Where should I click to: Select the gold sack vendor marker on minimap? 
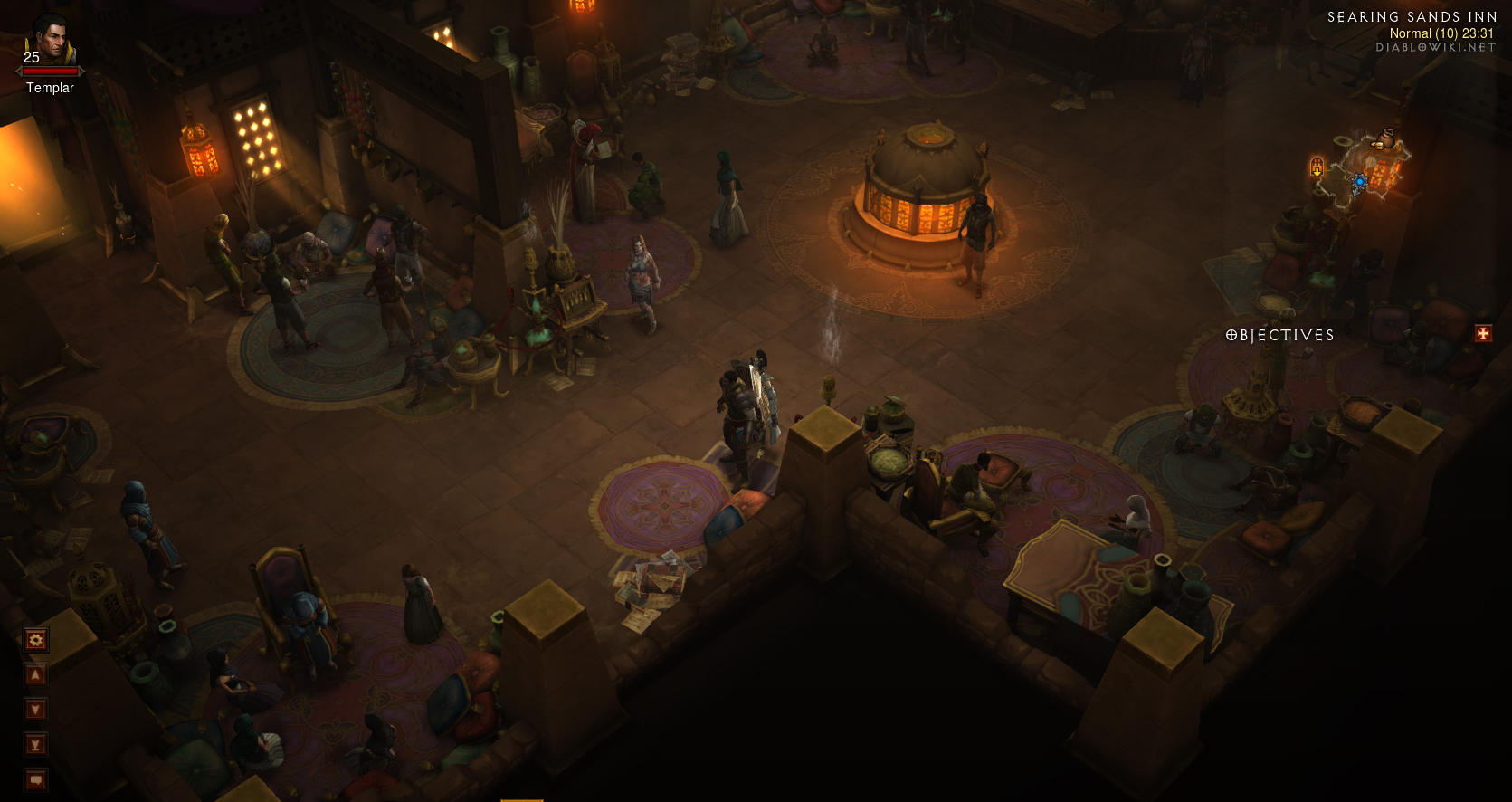point(1384,139)
